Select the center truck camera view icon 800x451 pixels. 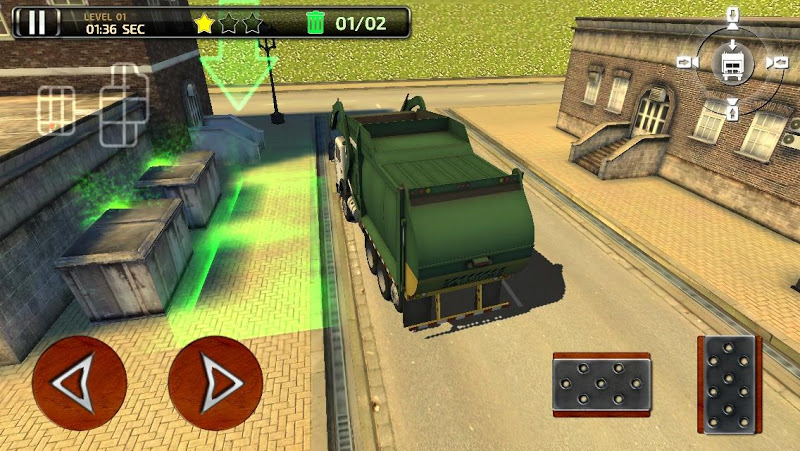(731, 63)
